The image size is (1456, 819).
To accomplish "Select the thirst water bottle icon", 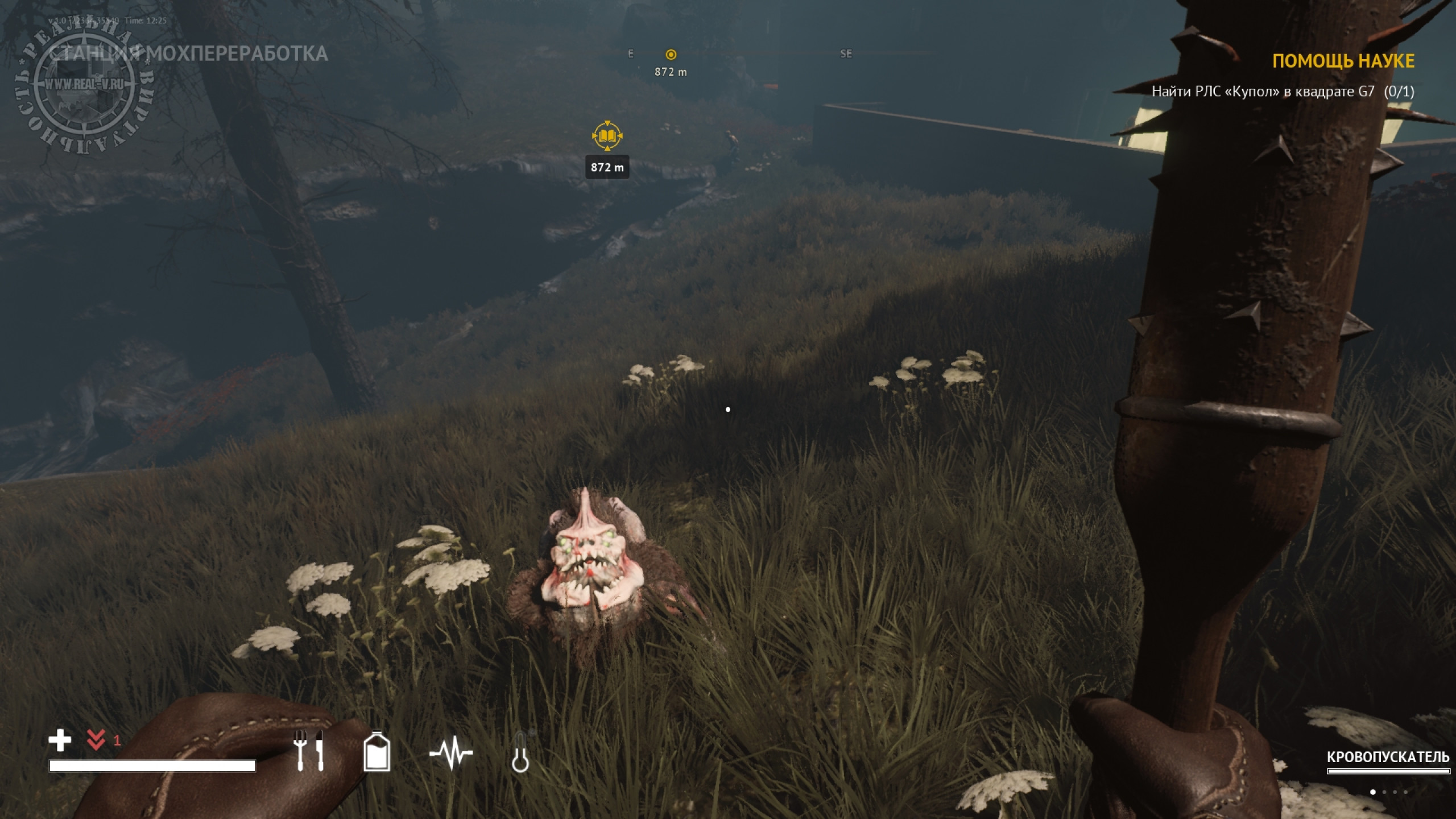I will [377, 751].
